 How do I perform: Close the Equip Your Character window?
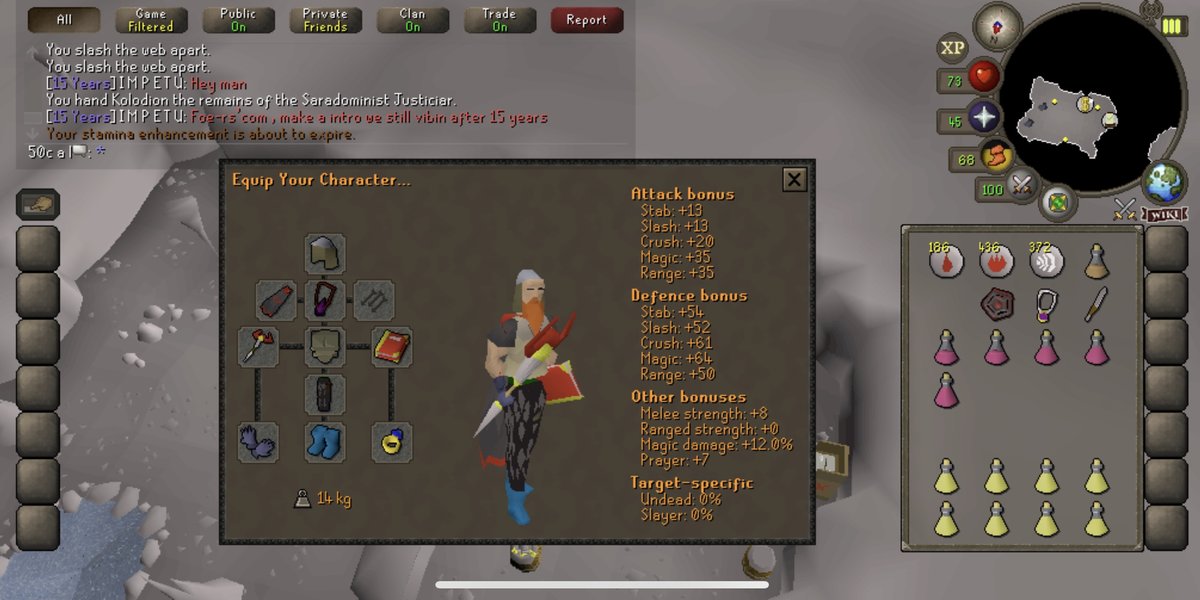[794, 180]
